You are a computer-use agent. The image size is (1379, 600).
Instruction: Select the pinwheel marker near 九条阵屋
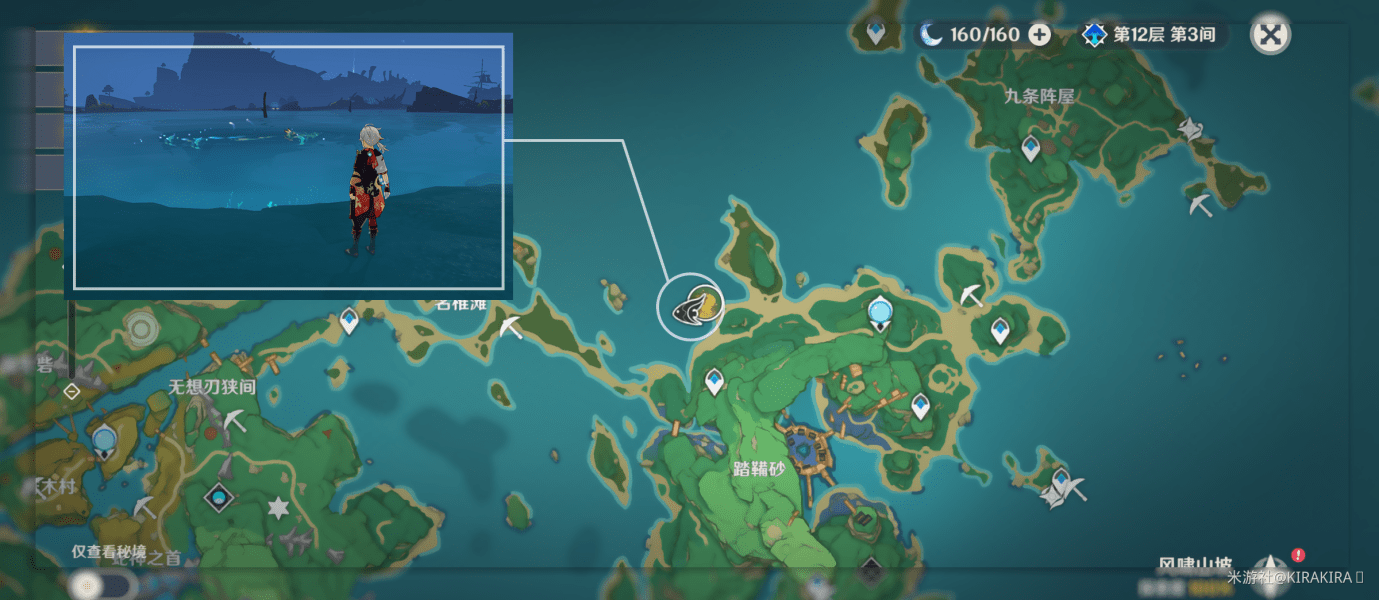point(1189,129)
